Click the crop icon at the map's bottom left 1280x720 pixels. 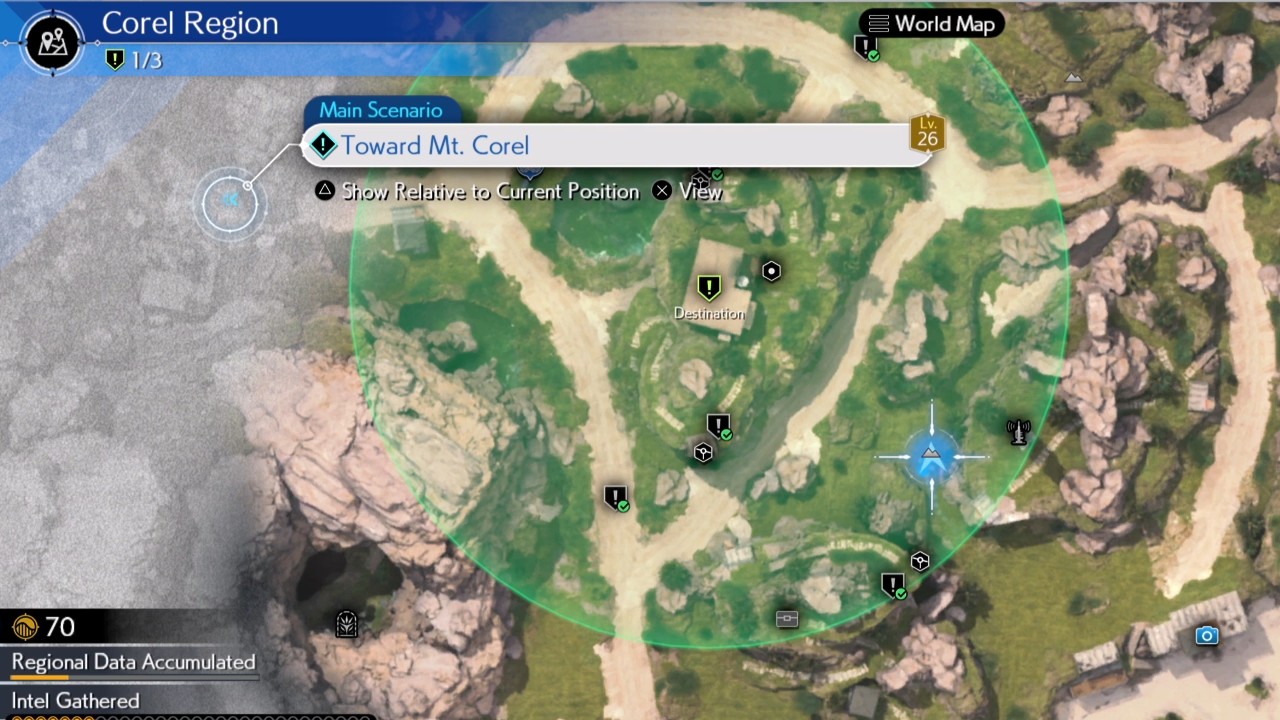click(346, 624)
